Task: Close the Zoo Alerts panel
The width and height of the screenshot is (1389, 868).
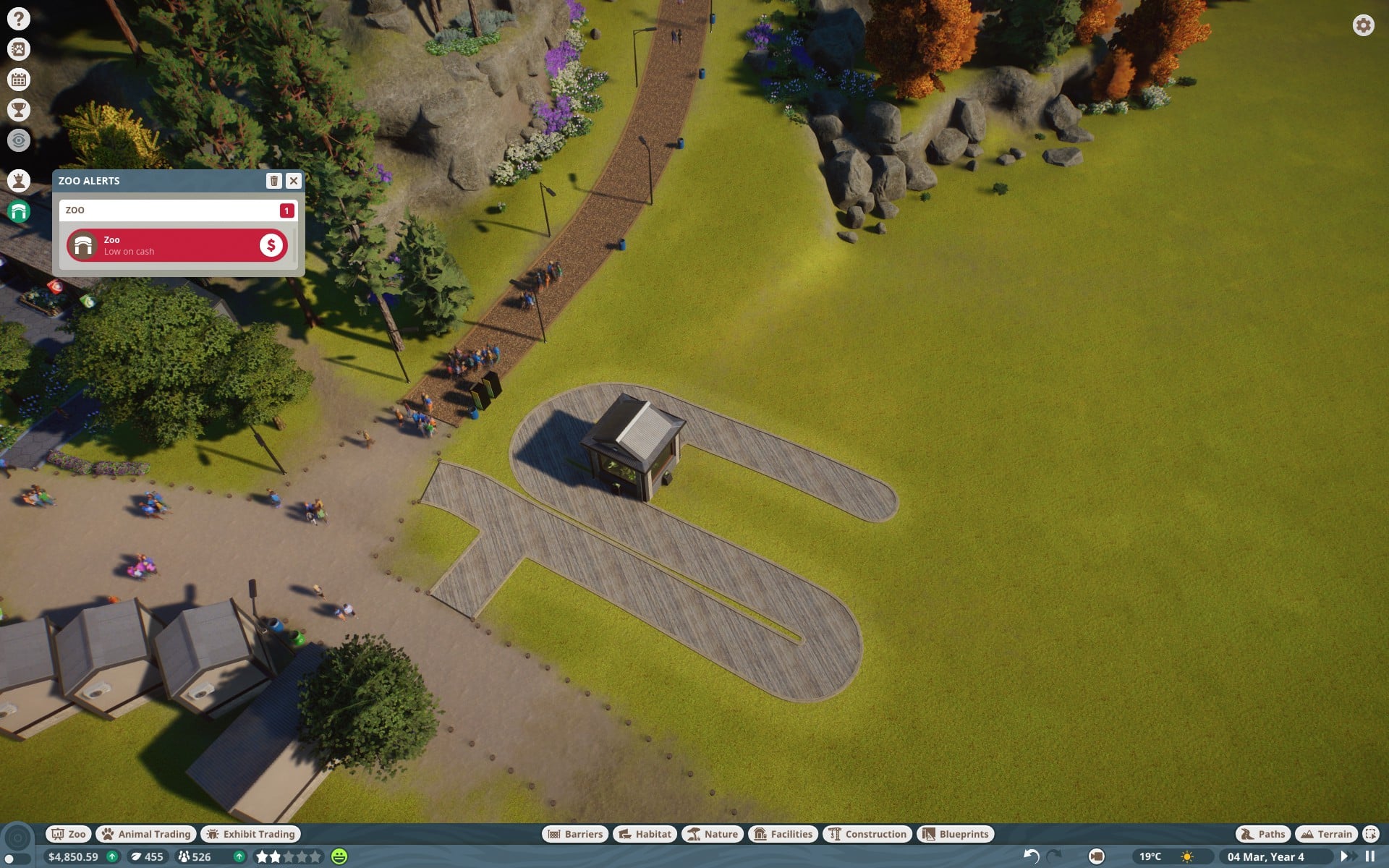Action: point(293,181)
